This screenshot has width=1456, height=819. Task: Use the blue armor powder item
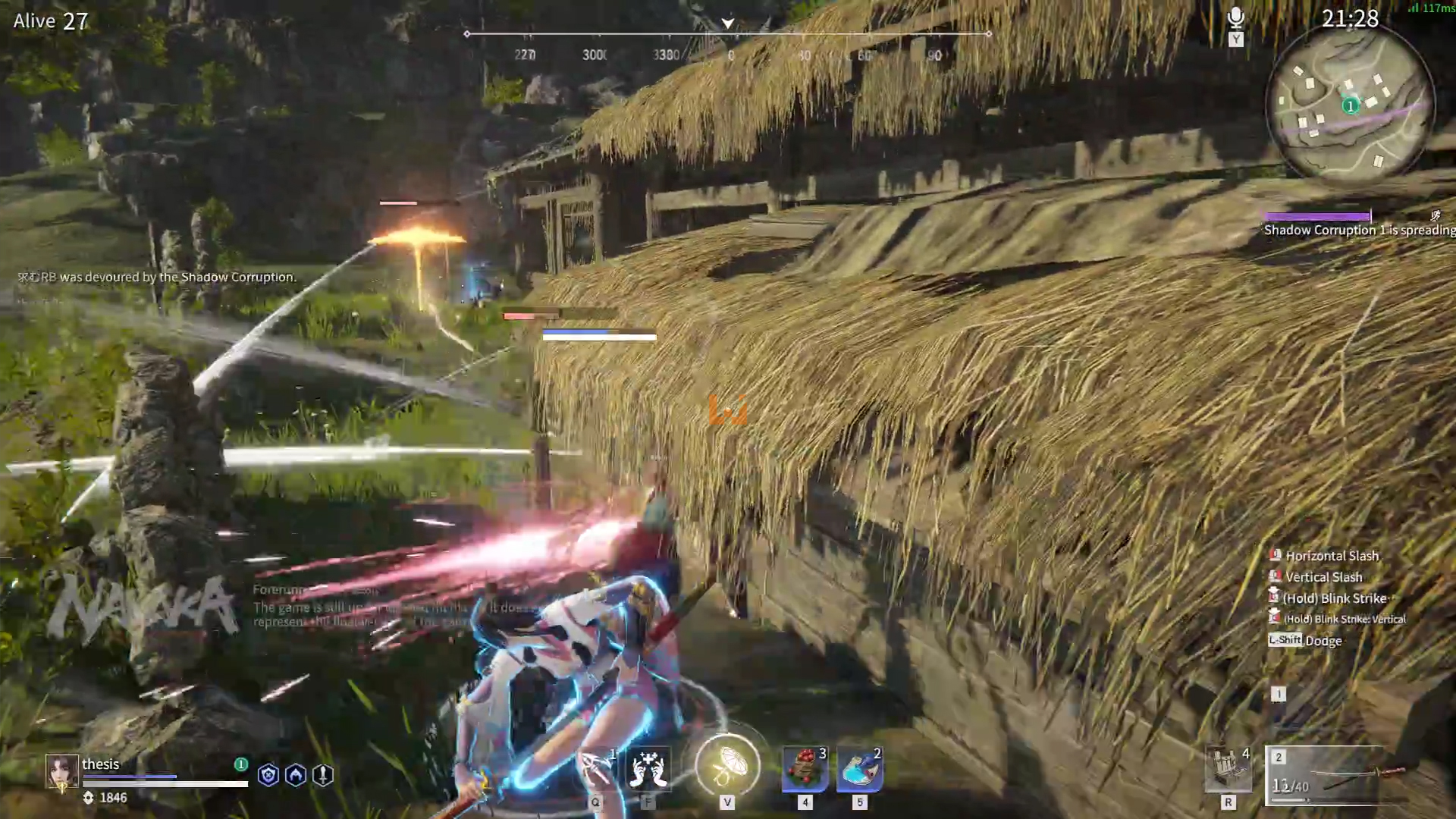860,769
